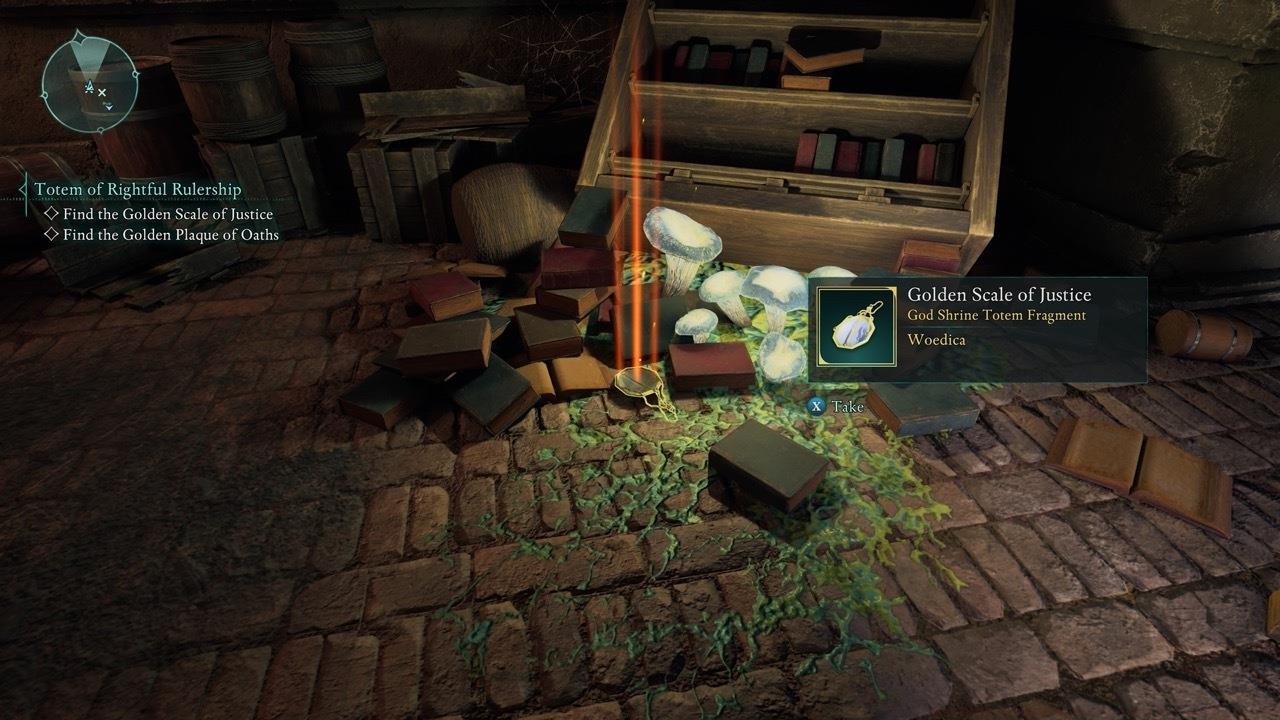Click the Woedica label in the item tooltip

[x=937, y=339]
